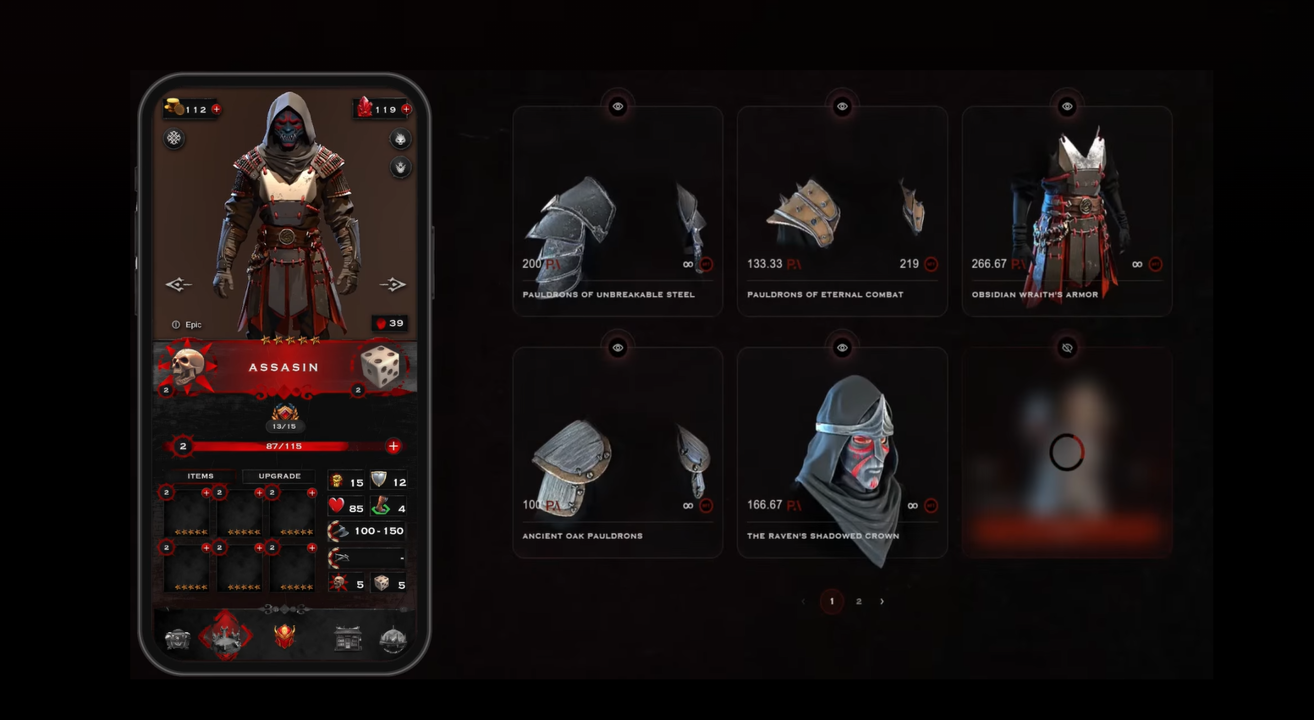Preview Obsidian Wraith's Armor with its eye icon
Image resolution: width=1314 pixels, height=720 pixels.
tap(1067, 106)
